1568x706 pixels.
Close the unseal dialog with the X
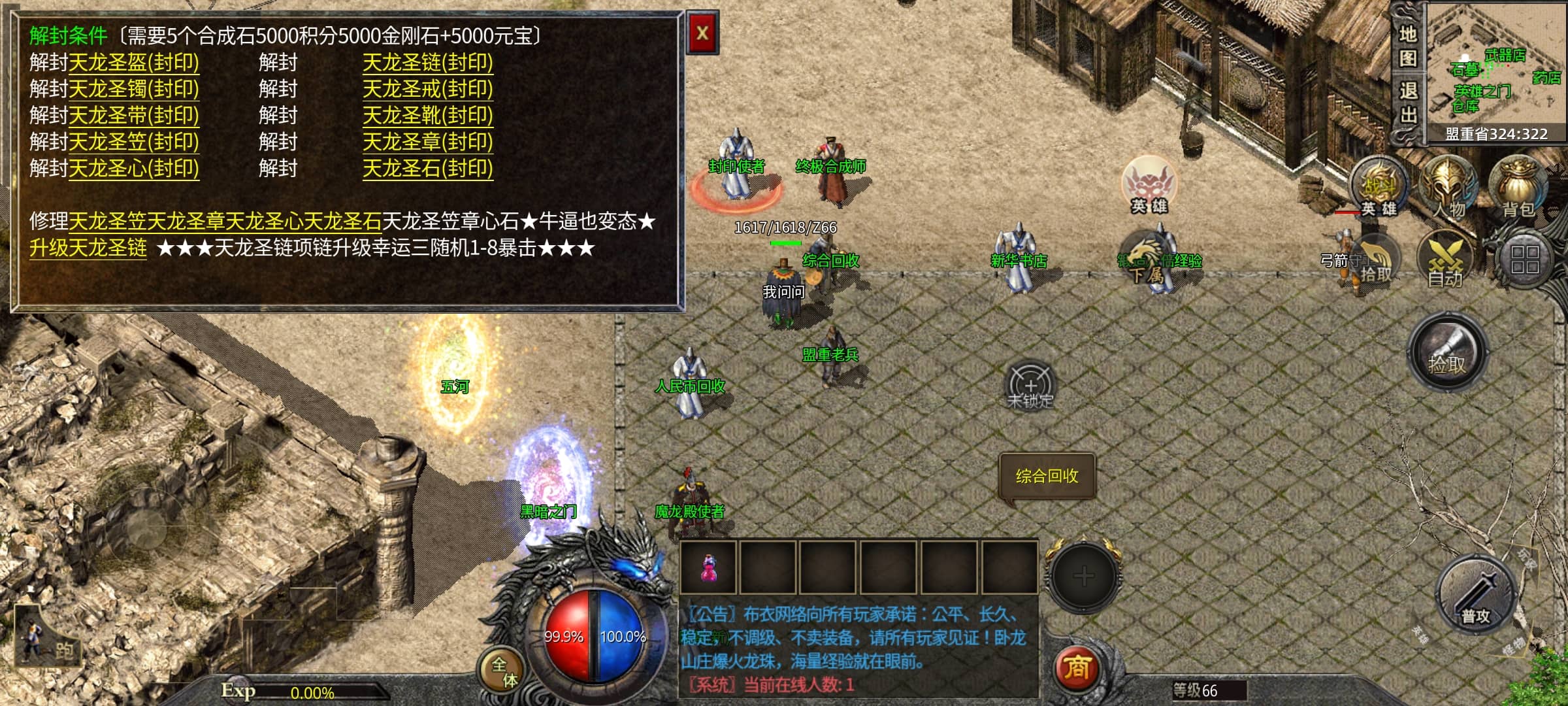click(x=702, y=33)
